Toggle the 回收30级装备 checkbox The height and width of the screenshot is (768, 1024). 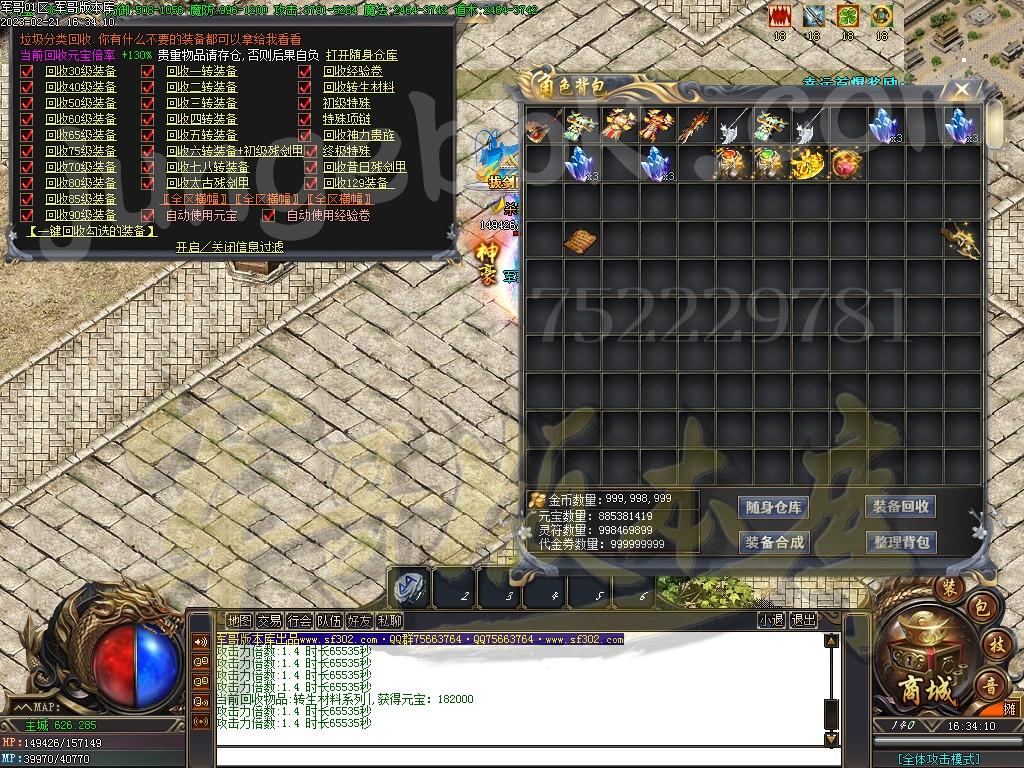click(x=27, y=71)
